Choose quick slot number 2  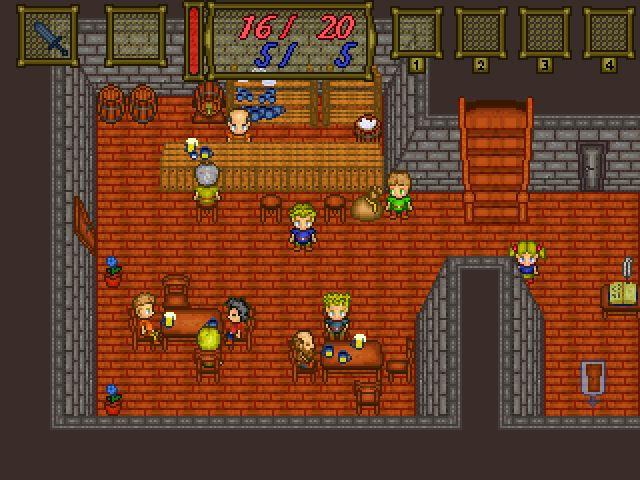coord(480,34)
